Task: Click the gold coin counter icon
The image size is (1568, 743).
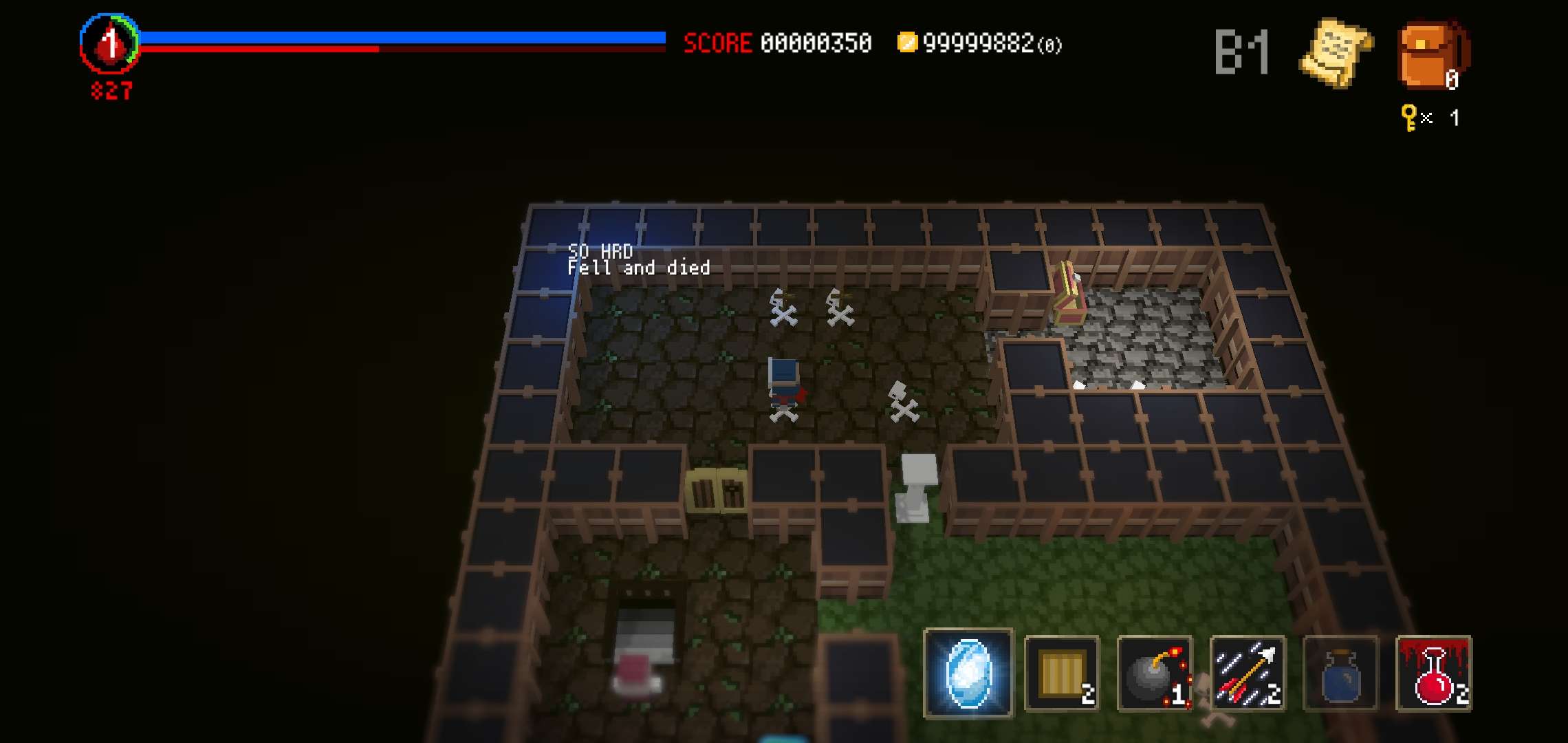Action: (909, 43)
